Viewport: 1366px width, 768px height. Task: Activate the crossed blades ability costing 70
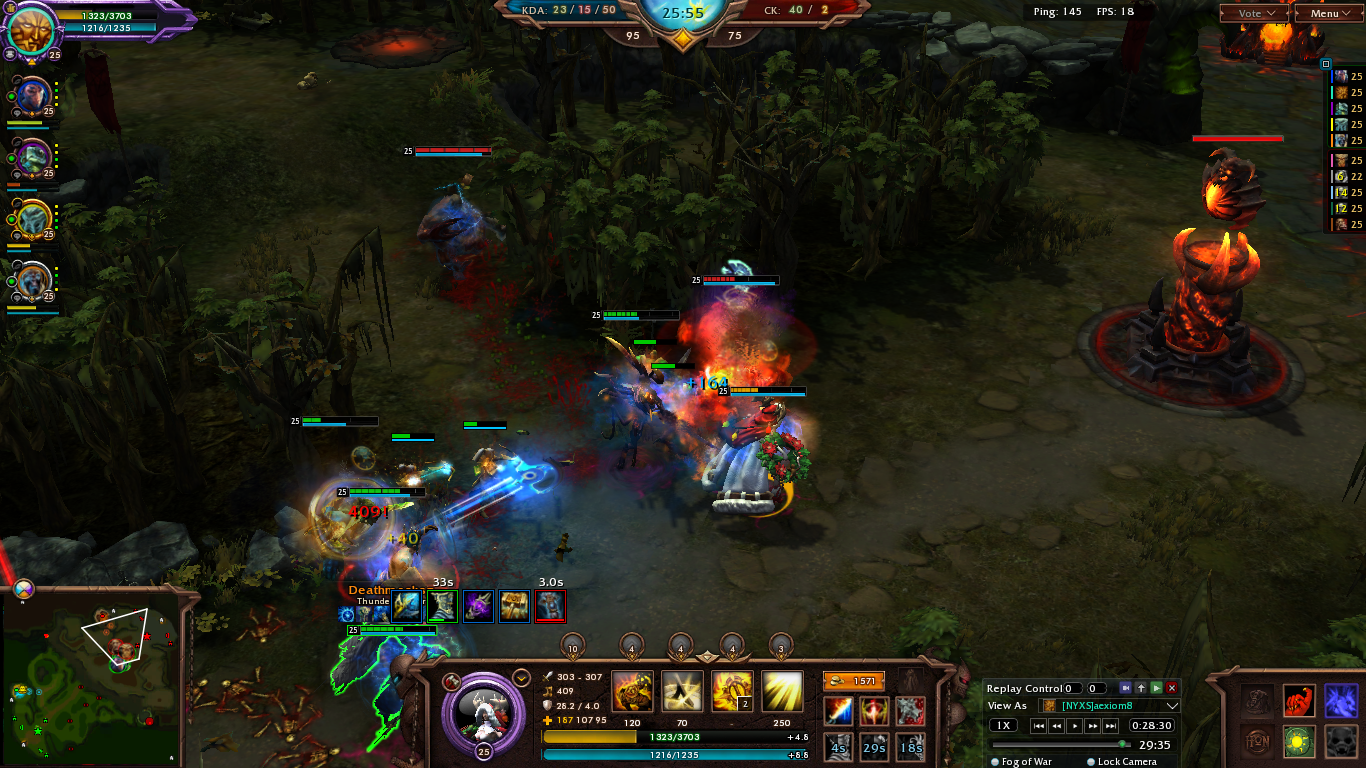pyautogui.click(x=682, y=692)
